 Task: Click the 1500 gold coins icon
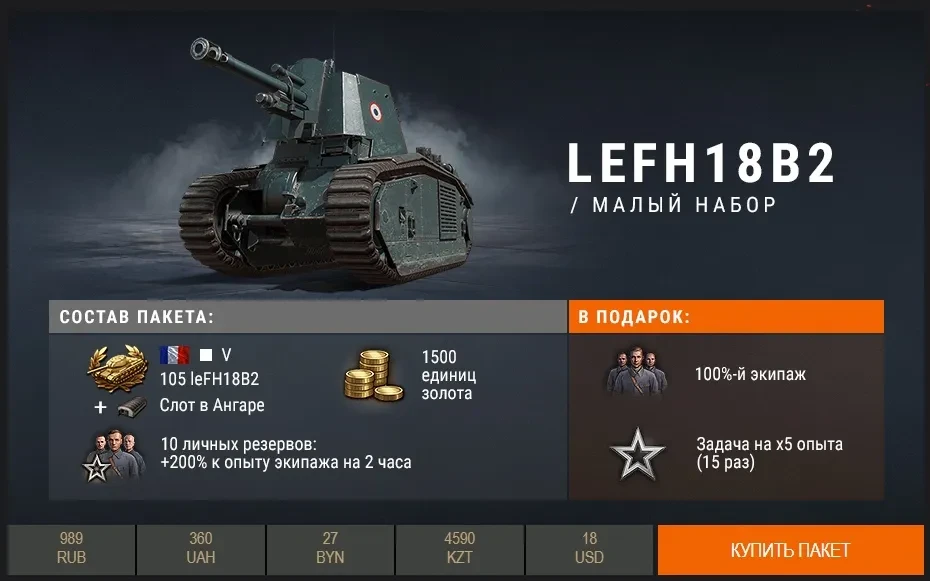(368, 375)
